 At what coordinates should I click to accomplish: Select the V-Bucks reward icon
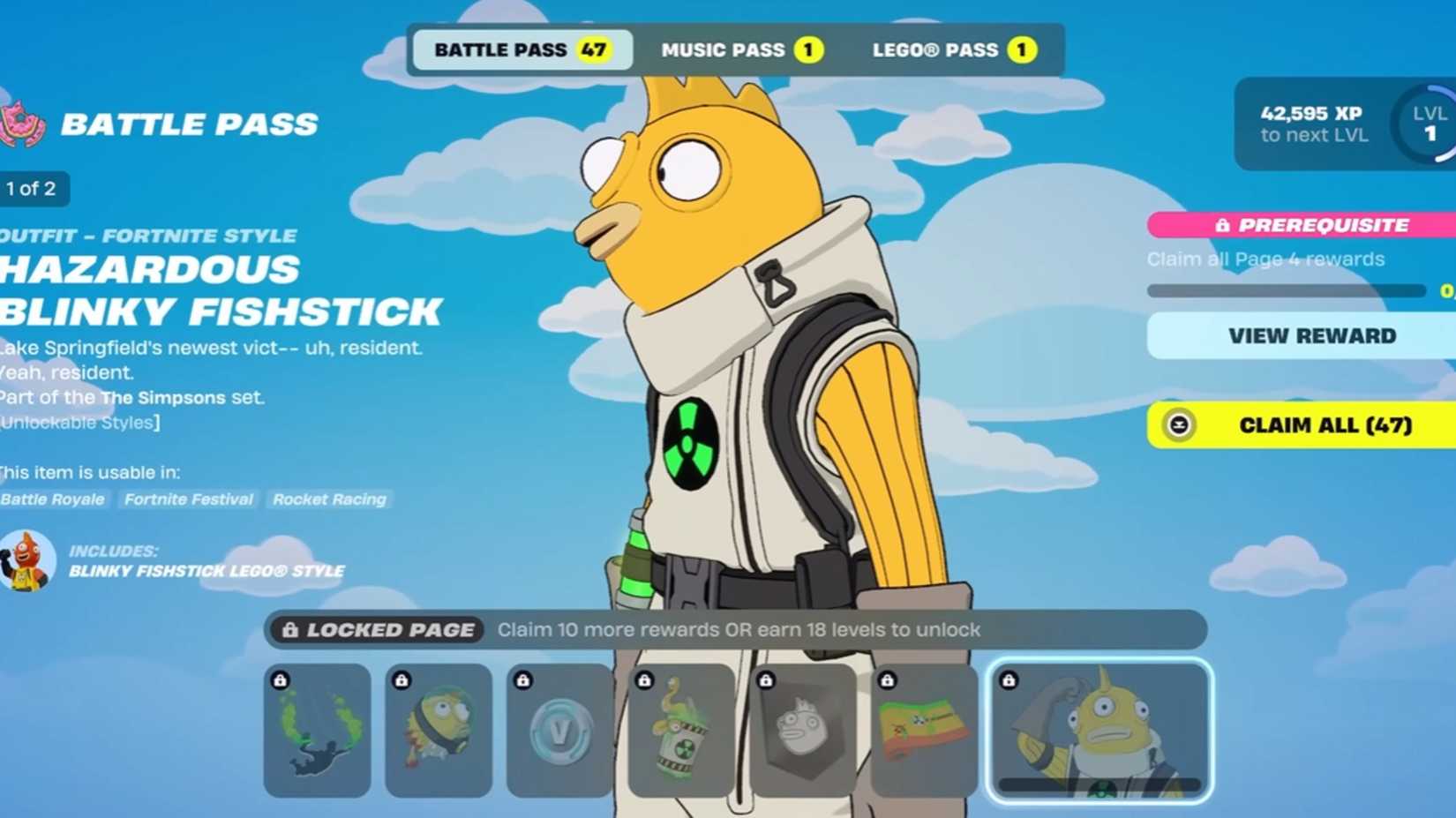559,731
